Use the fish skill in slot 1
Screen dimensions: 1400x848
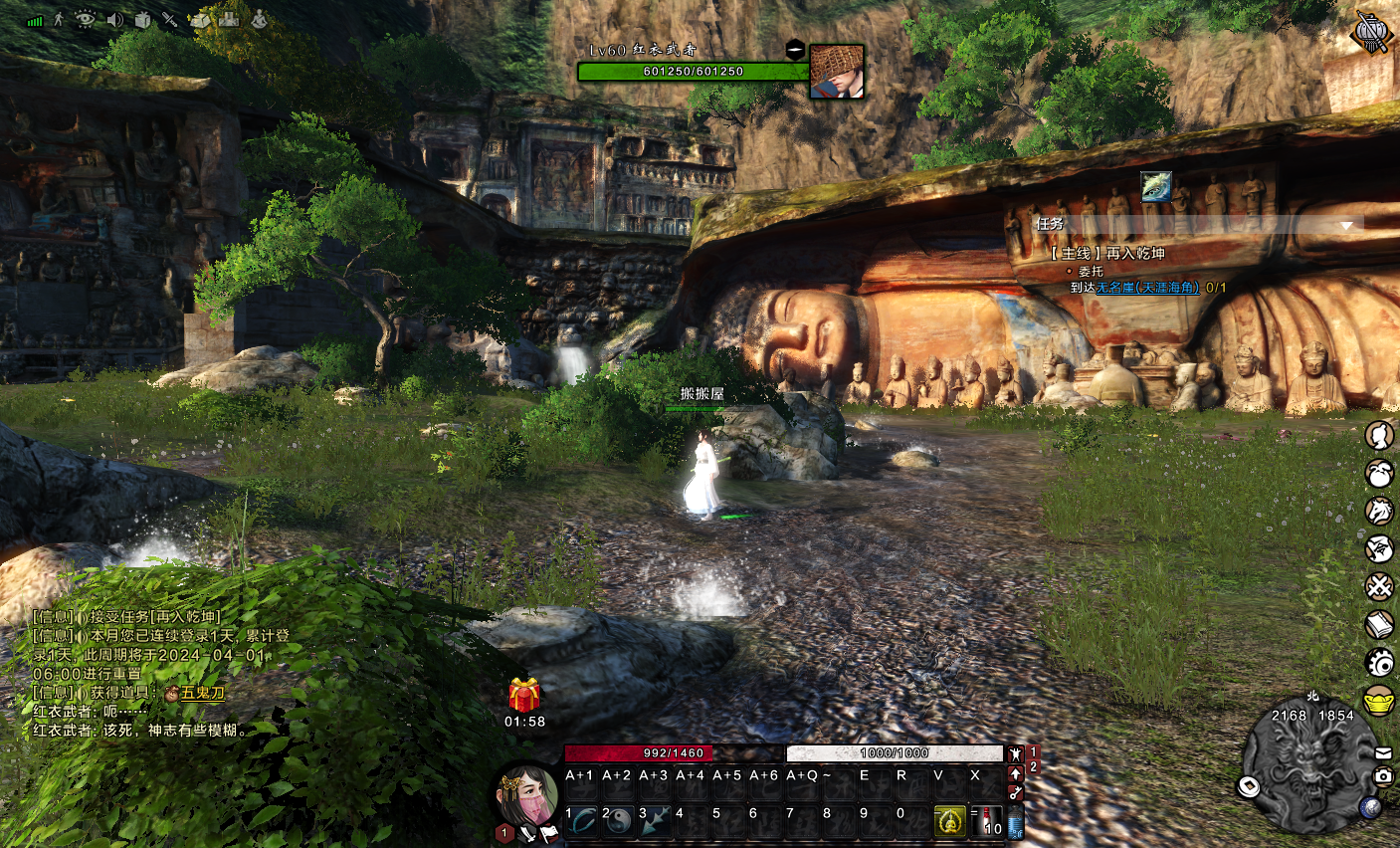(583, 821)
